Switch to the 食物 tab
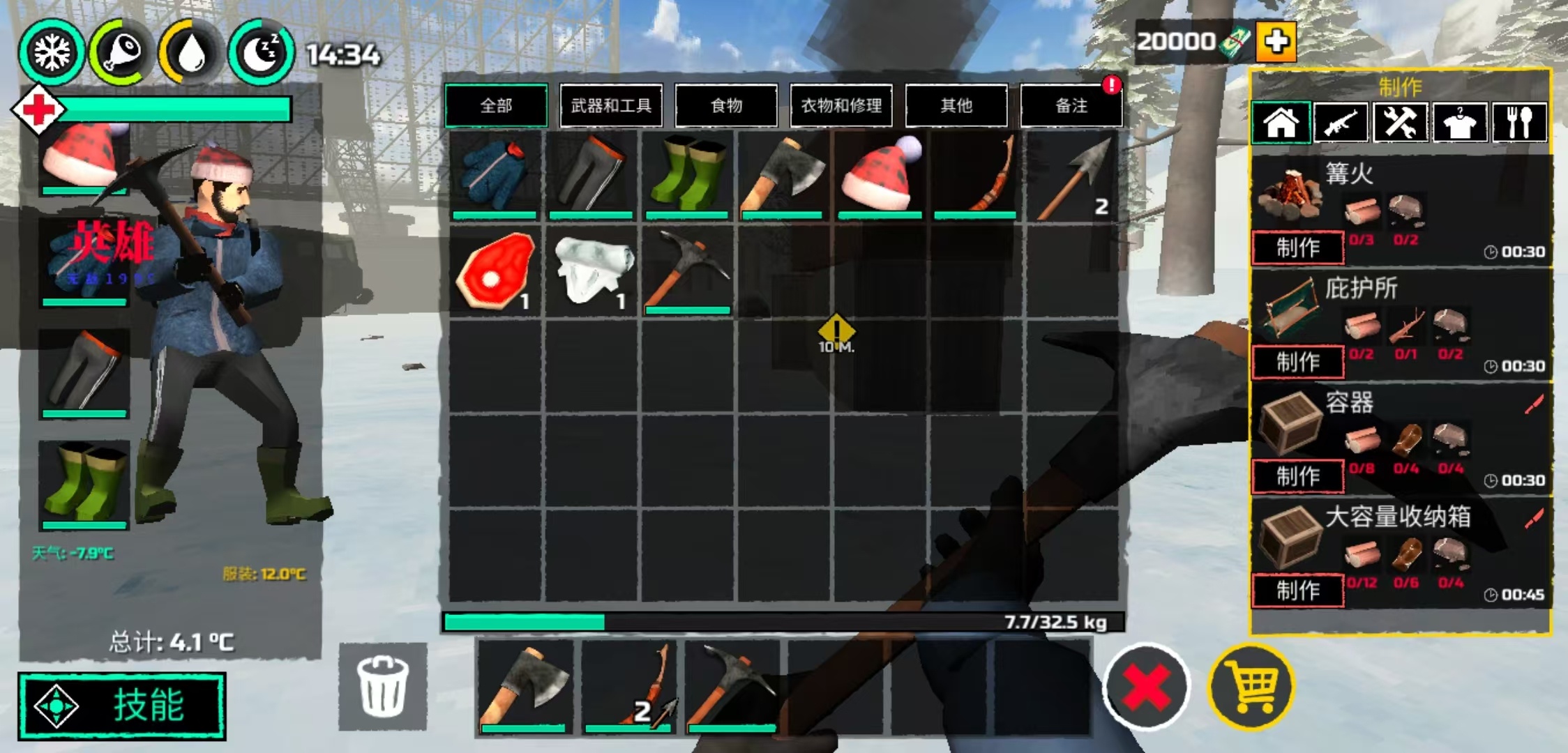 725,105
